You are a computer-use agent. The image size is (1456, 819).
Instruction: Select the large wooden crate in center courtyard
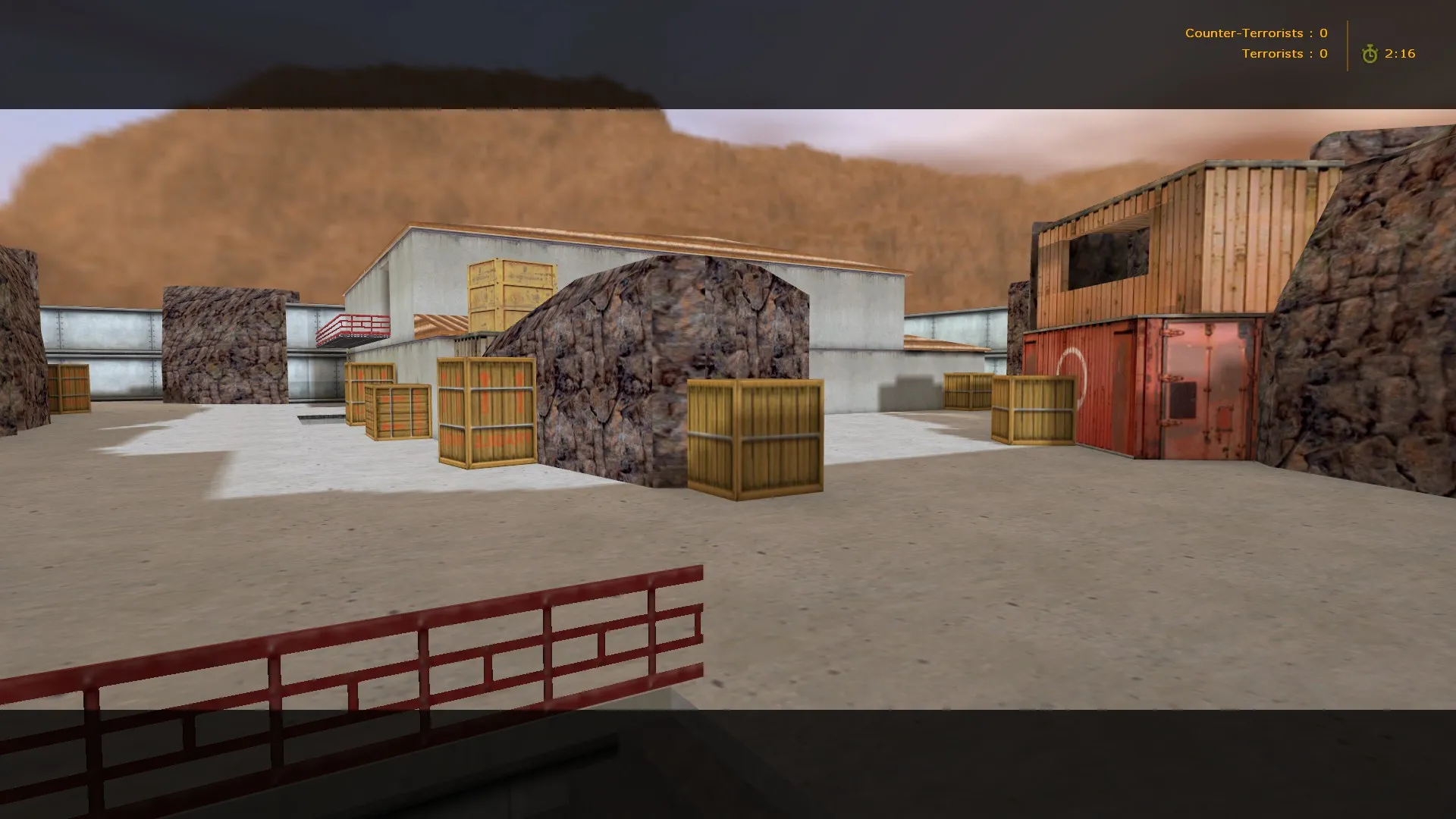point(755,440)
